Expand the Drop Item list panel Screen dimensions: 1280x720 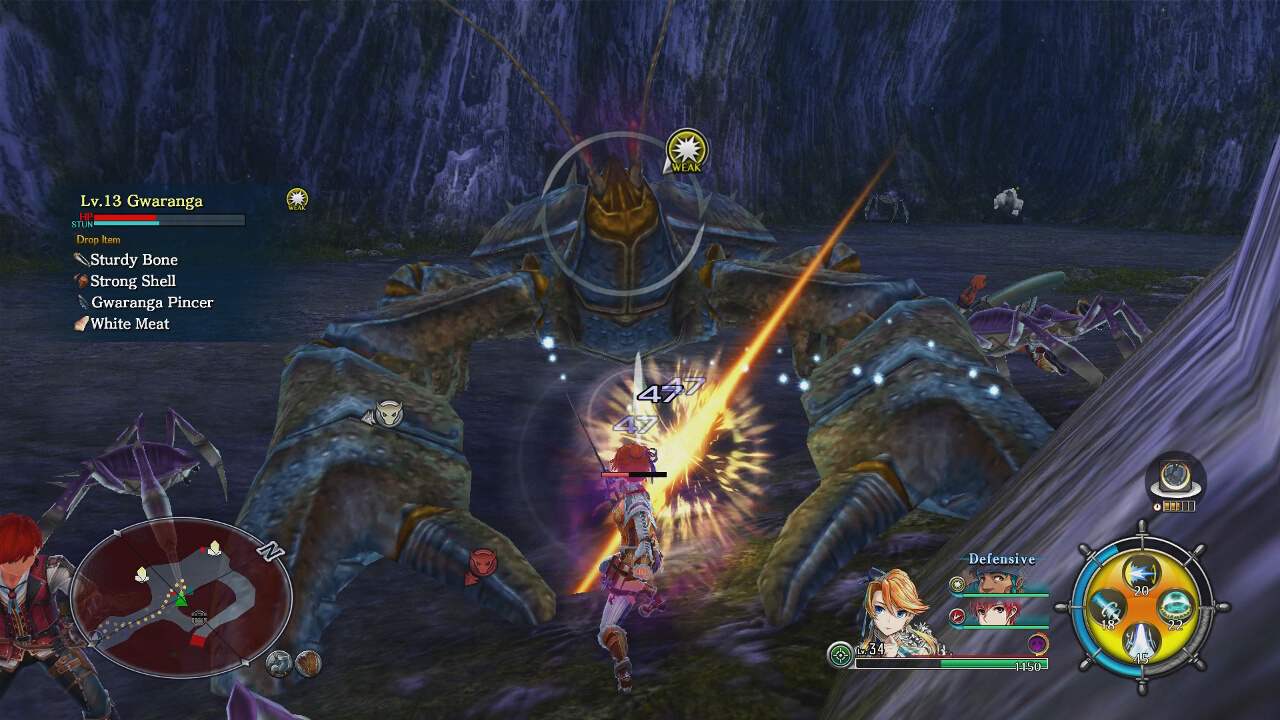(100, 239)
